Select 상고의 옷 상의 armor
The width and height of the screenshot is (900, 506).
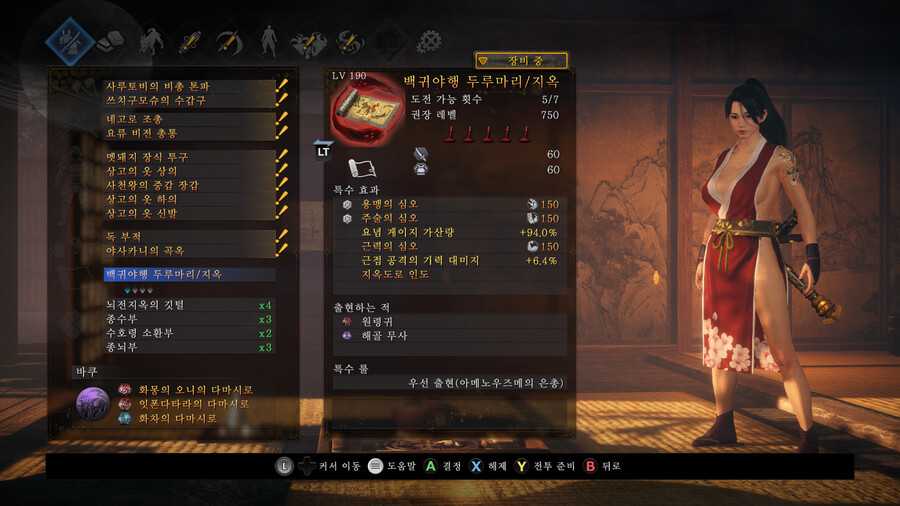pyautogui.click(x=190, y=171)
